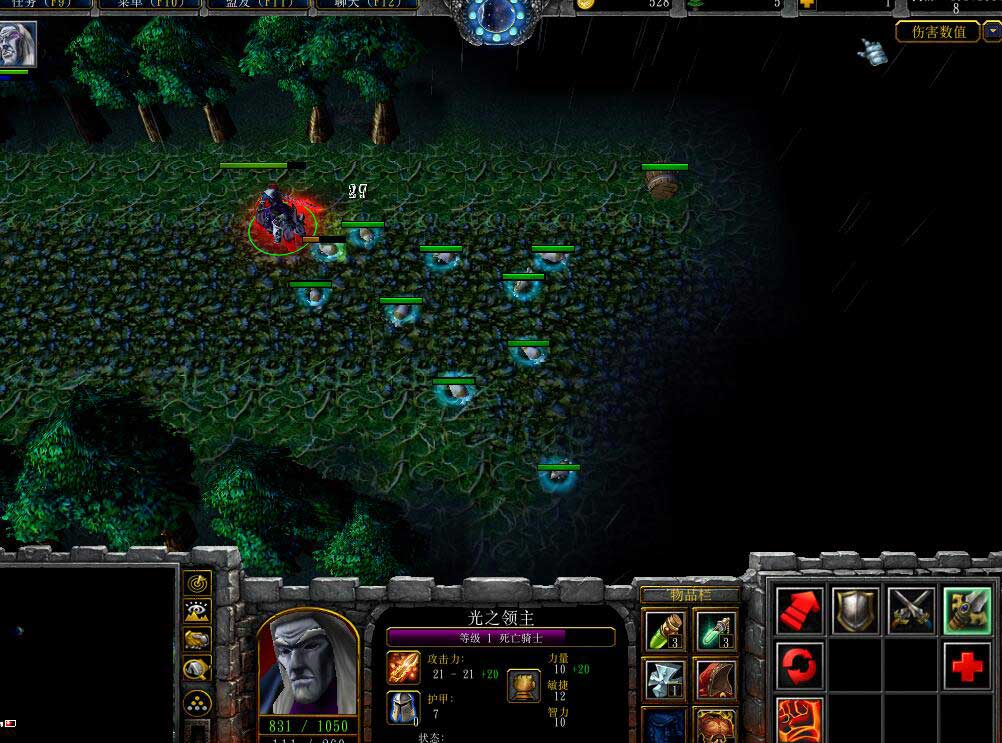Click the Hold Position shield command

[x=856, y=611]
